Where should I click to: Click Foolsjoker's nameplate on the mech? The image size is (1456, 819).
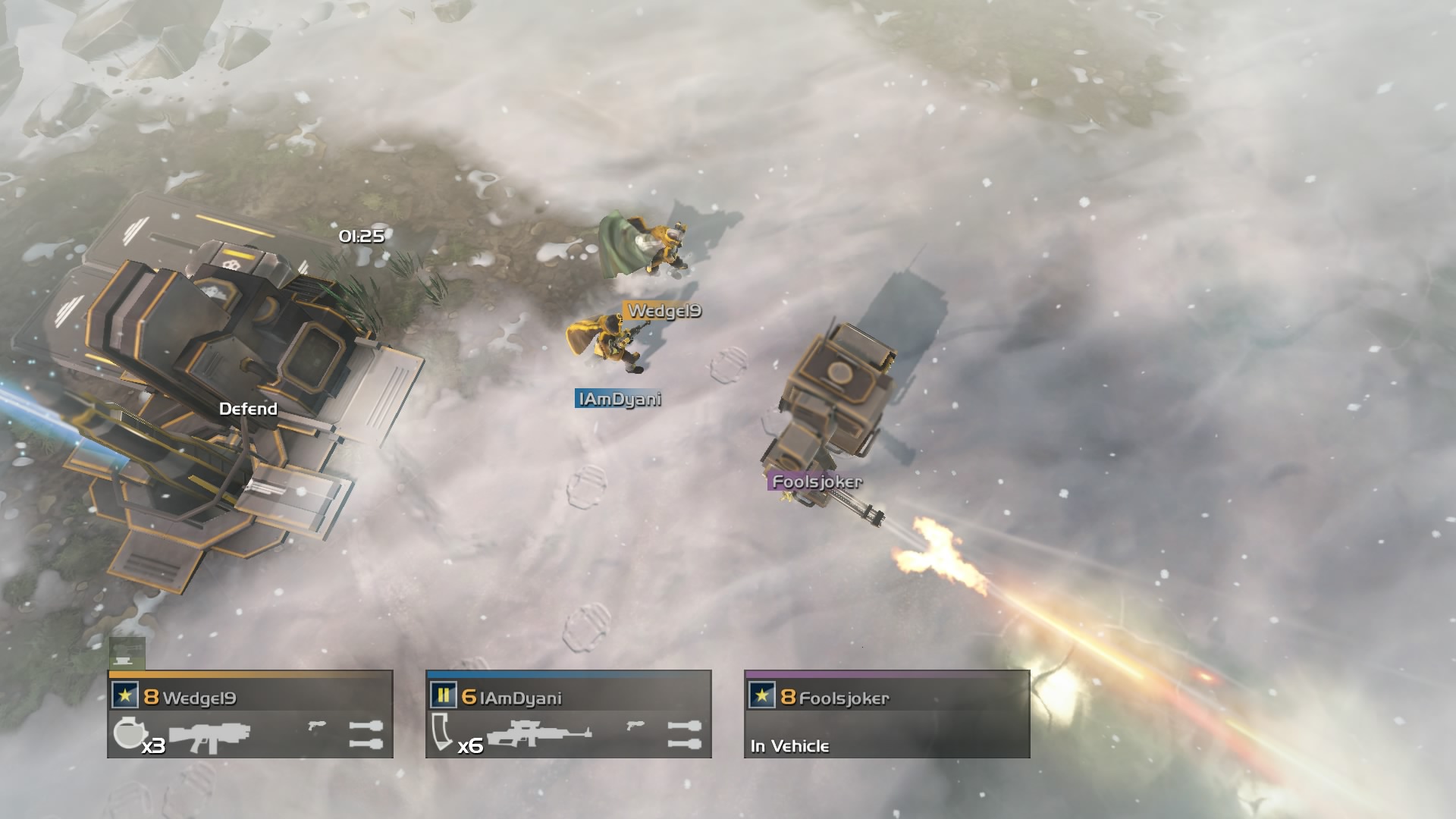(x=815, y=480)
